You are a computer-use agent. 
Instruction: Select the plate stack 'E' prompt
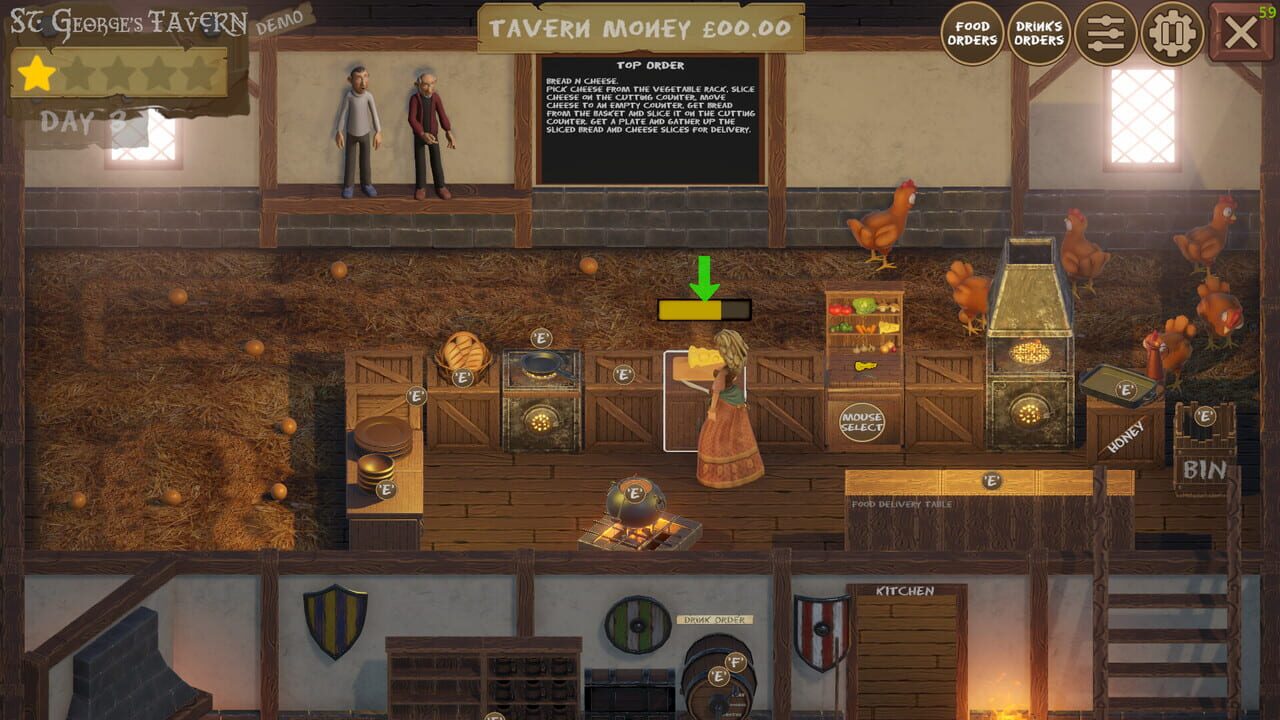coord(385,490)
